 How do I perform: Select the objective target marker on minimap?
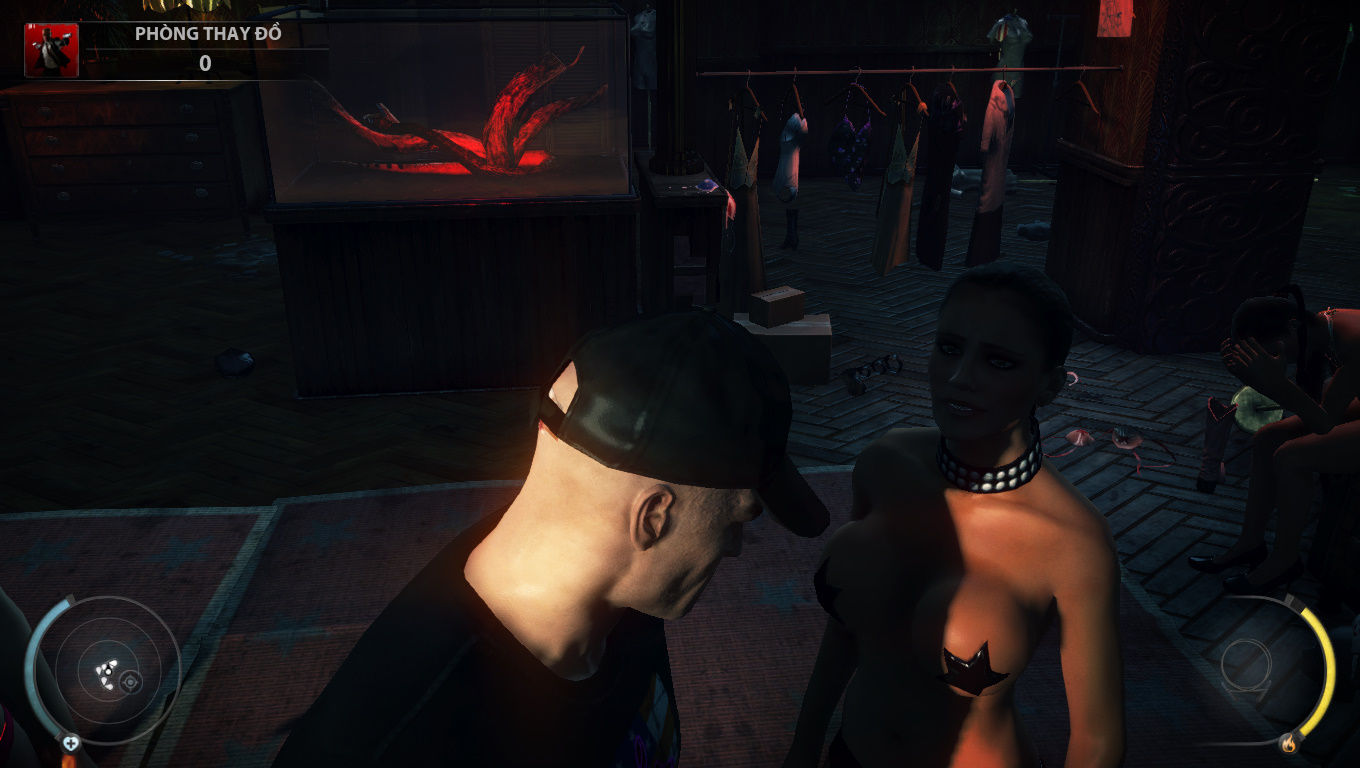(129, 682)
